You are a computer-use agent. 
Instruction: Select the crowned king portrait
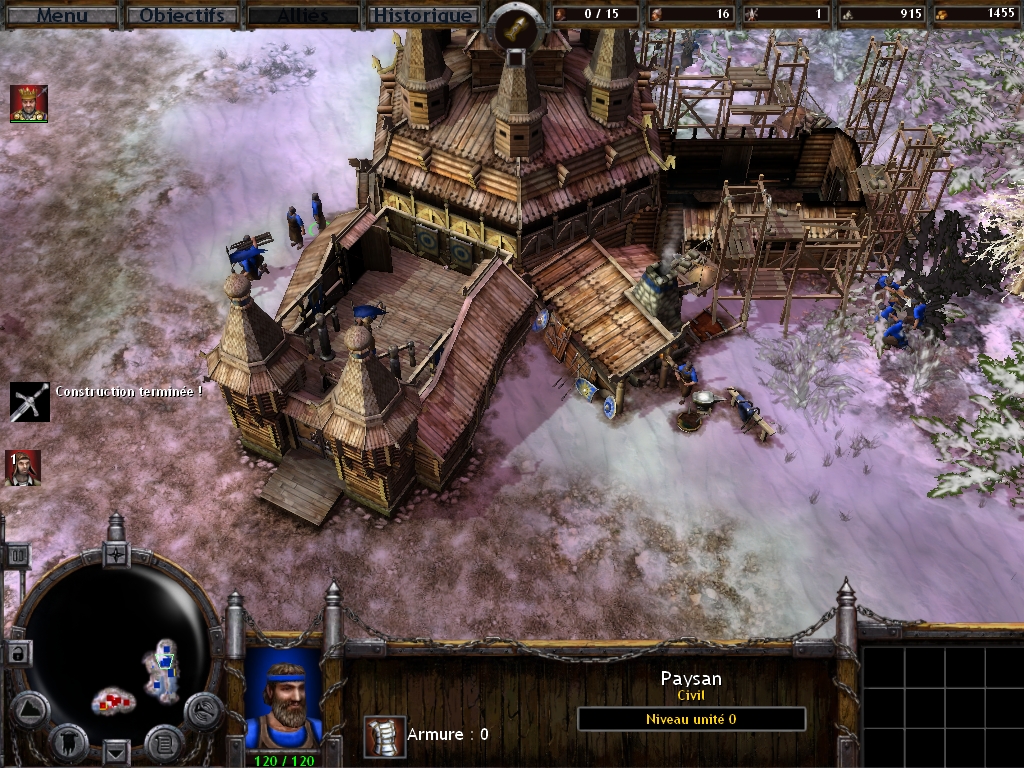point(29,104)
